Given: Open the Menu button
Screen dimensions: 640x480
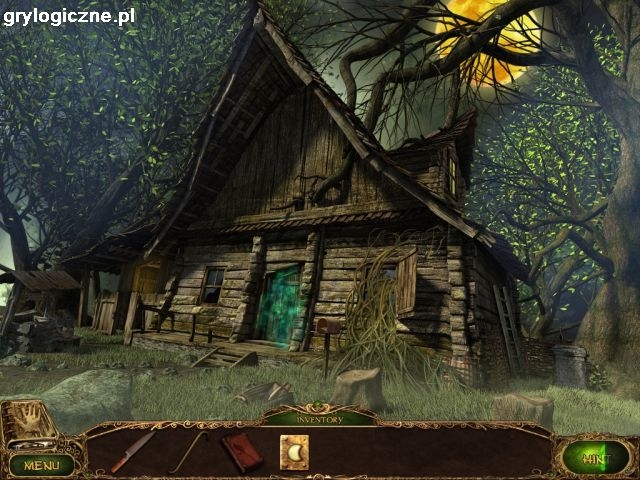Looking at the screenshot, I should click(42, 464).
